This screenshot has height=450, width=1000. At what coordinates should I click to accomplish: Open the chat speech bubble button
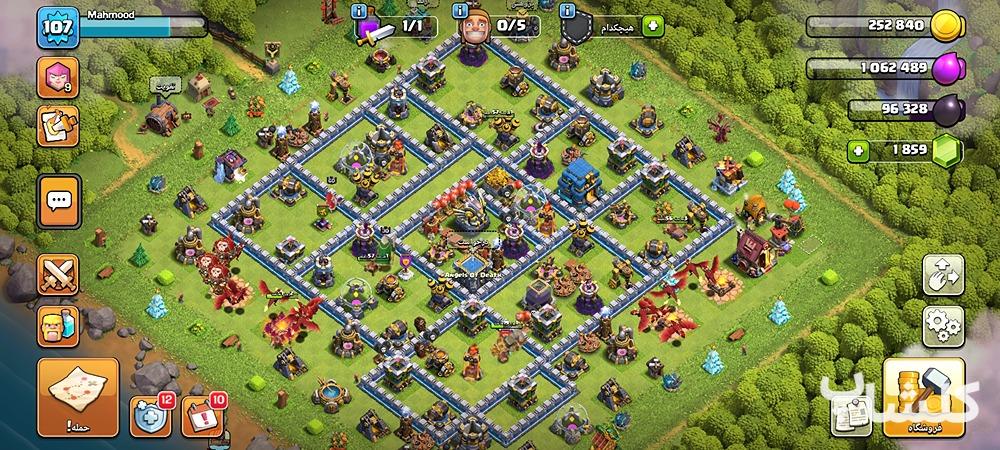click(x=58, y=200)
